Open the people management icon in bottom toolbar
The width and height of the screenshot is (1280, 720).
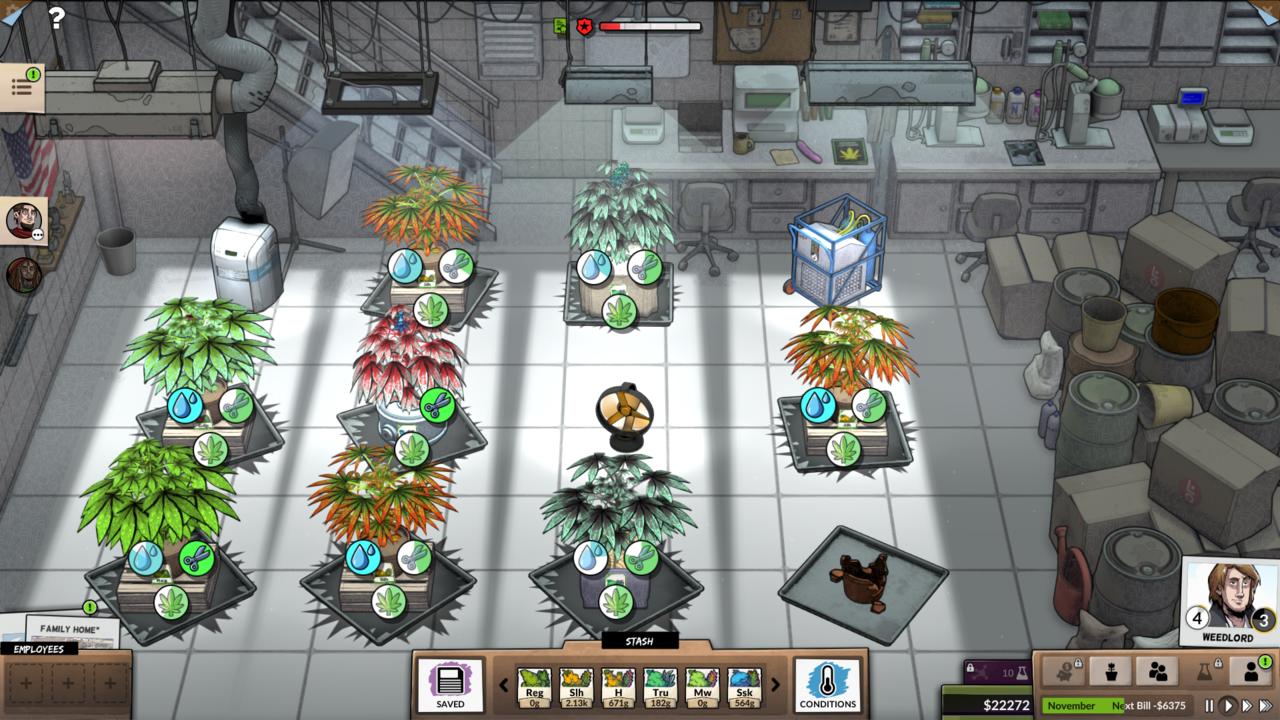click(x=1158, y=671)
